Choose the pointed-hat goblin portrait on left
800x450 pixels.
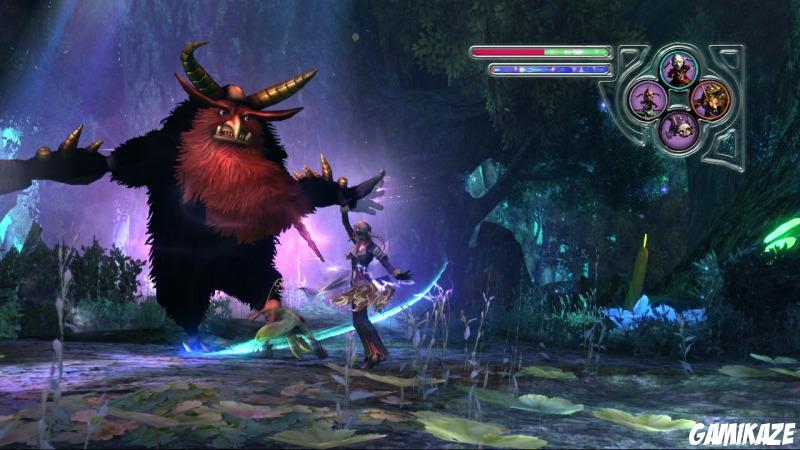pyautogui.click(x=649, y=99)
